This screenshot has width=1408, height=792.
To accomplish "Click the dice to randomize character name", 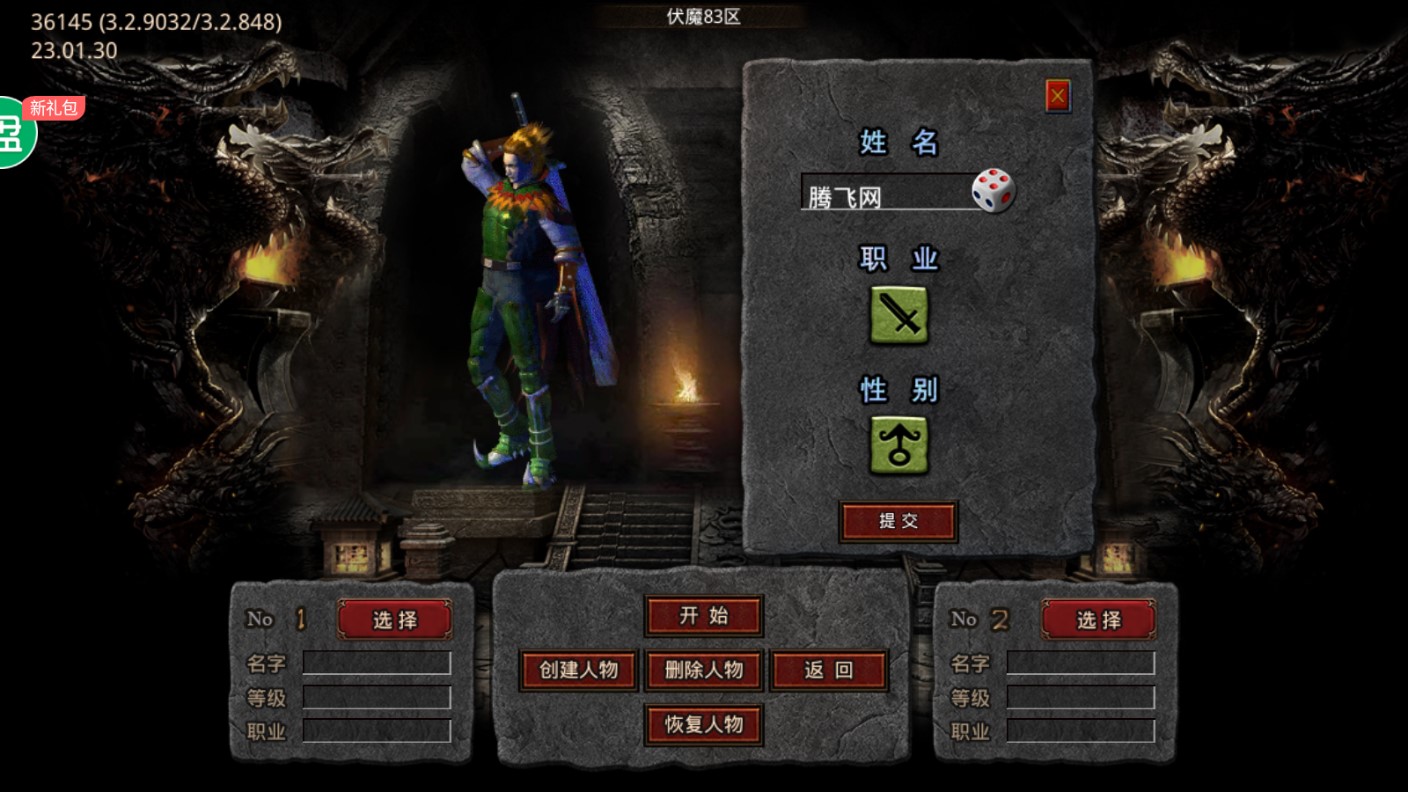I will coord(993,190).
